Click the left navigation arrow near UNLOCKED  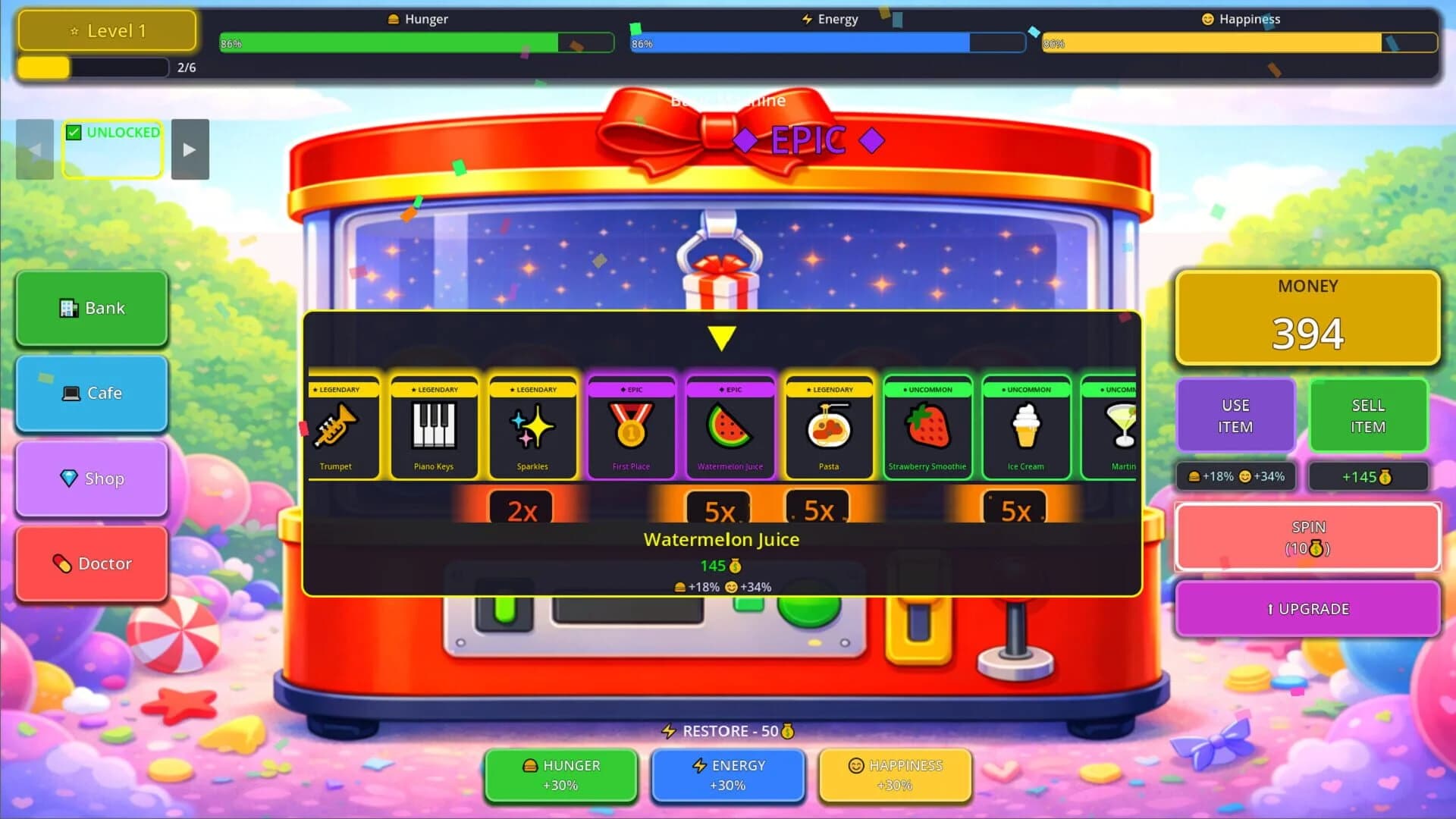(34, 149)
